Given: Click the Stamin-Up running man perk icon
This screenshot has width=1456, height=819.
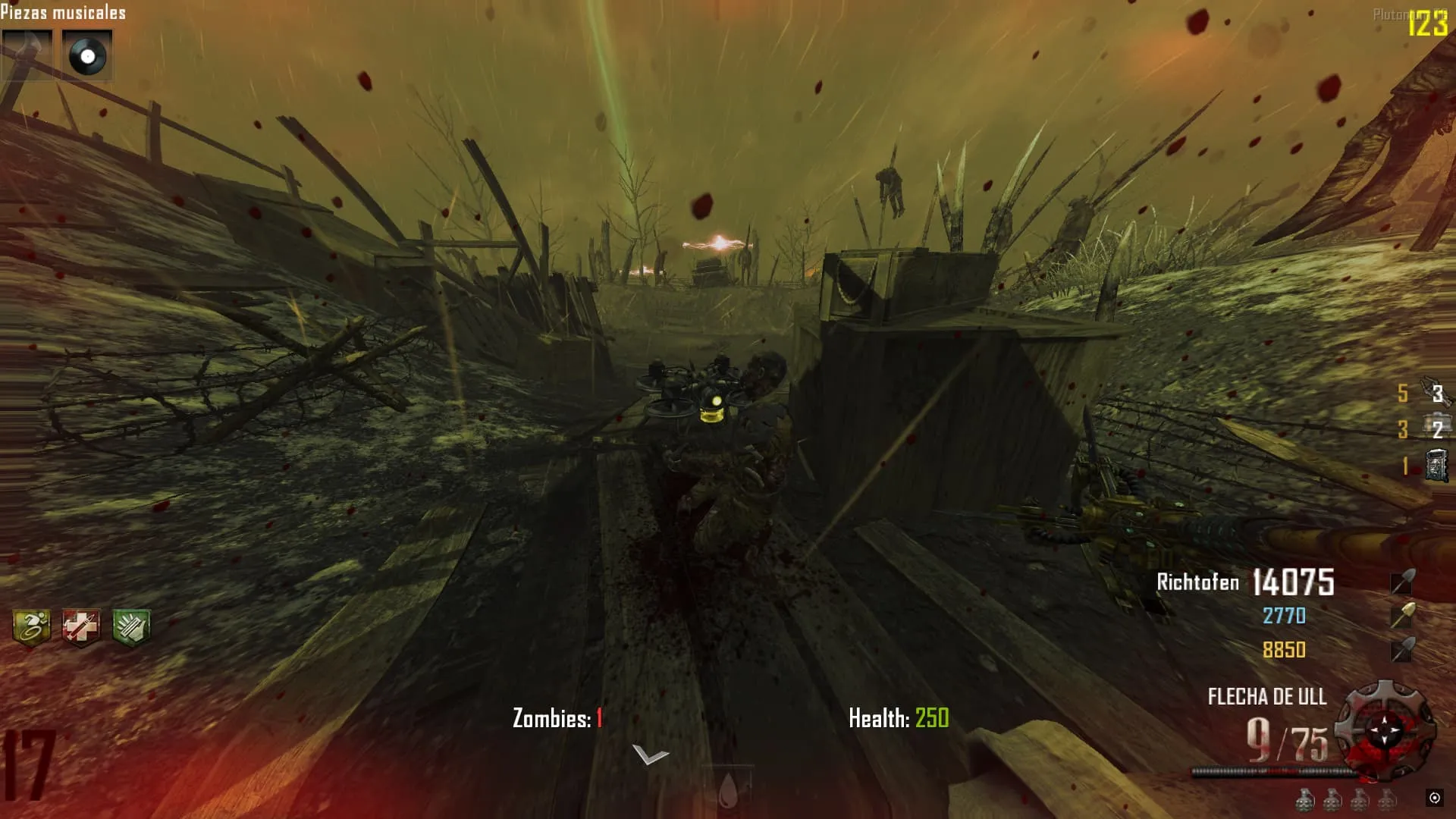Looking at the screenshot, I should pos(32,627).
